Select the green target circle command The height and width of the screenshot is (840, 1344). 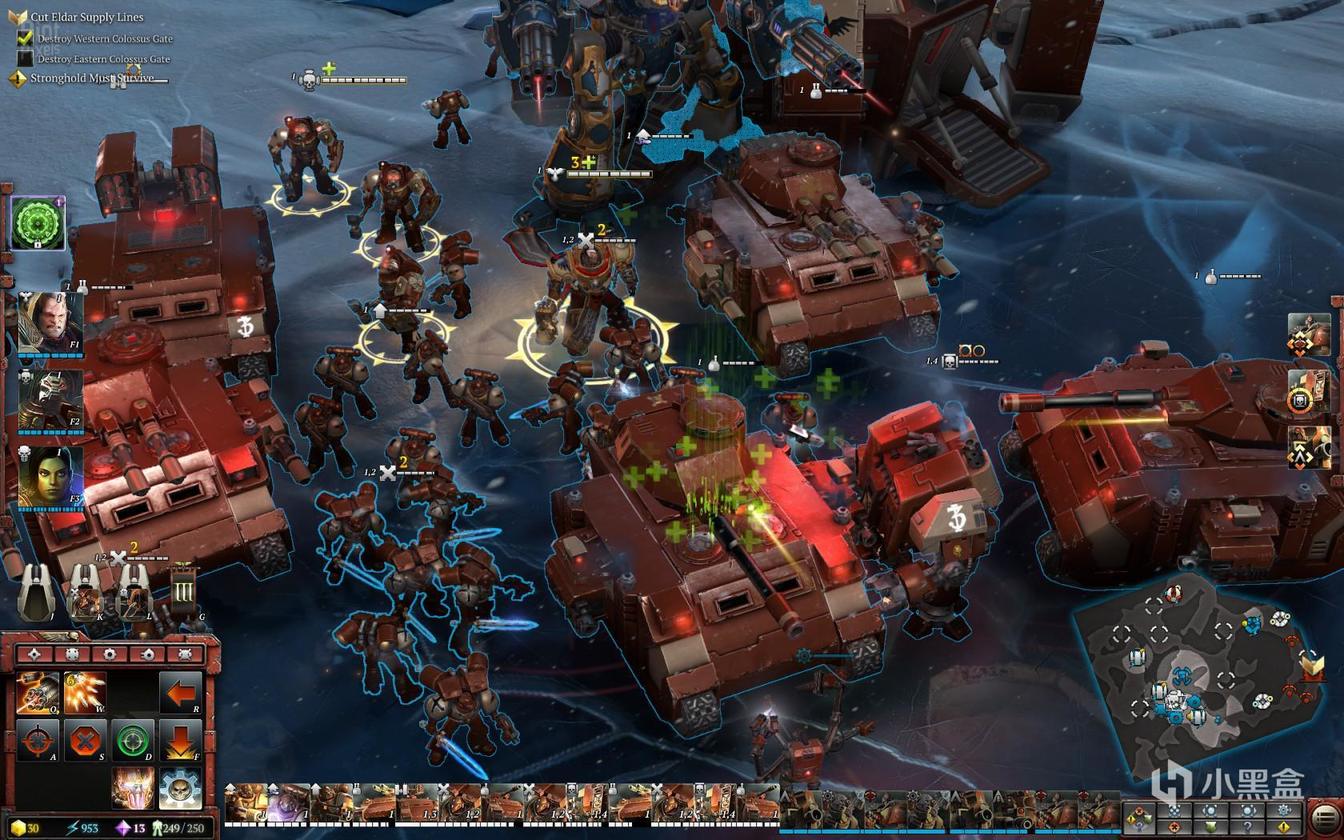click(133, 740)
